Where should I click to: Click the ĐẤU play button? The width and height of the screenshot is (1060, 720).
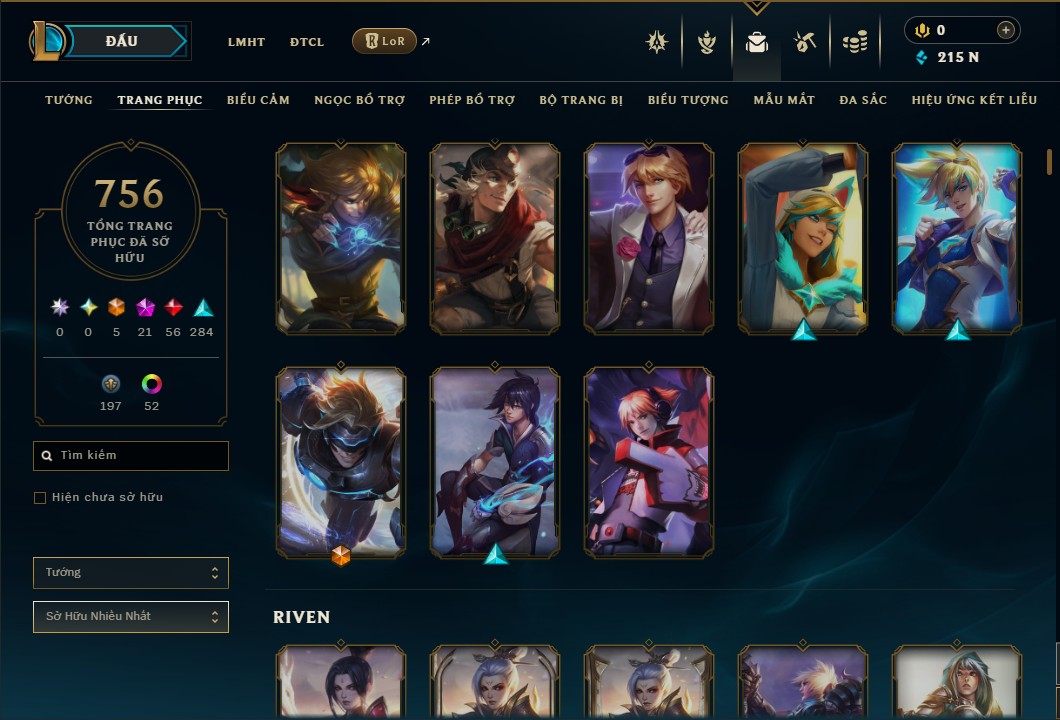(123, 41)
